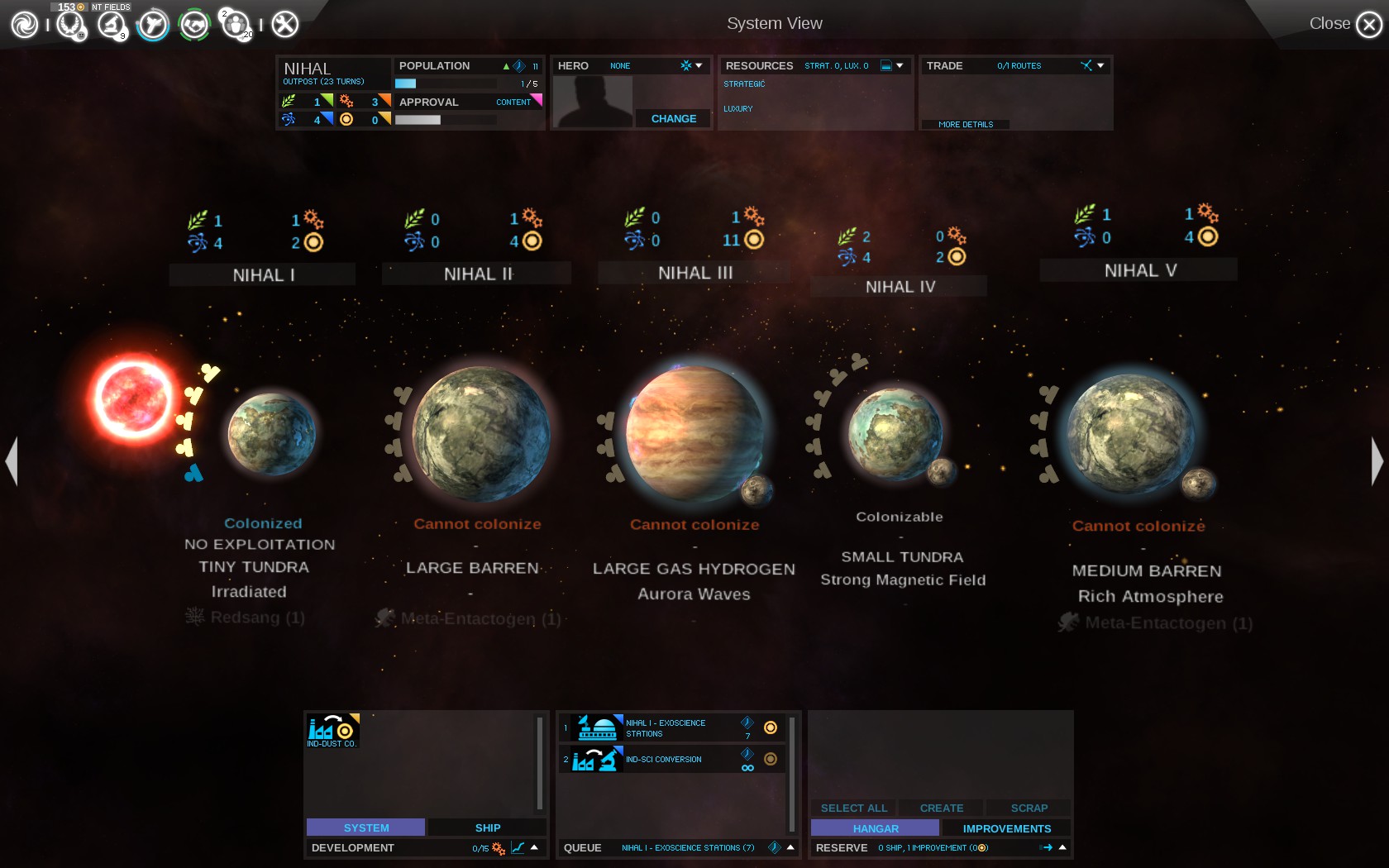Scrap selected ships
Viewport: 1389px width, 868px height.
pyautogui.click(x=1029, y=808)
